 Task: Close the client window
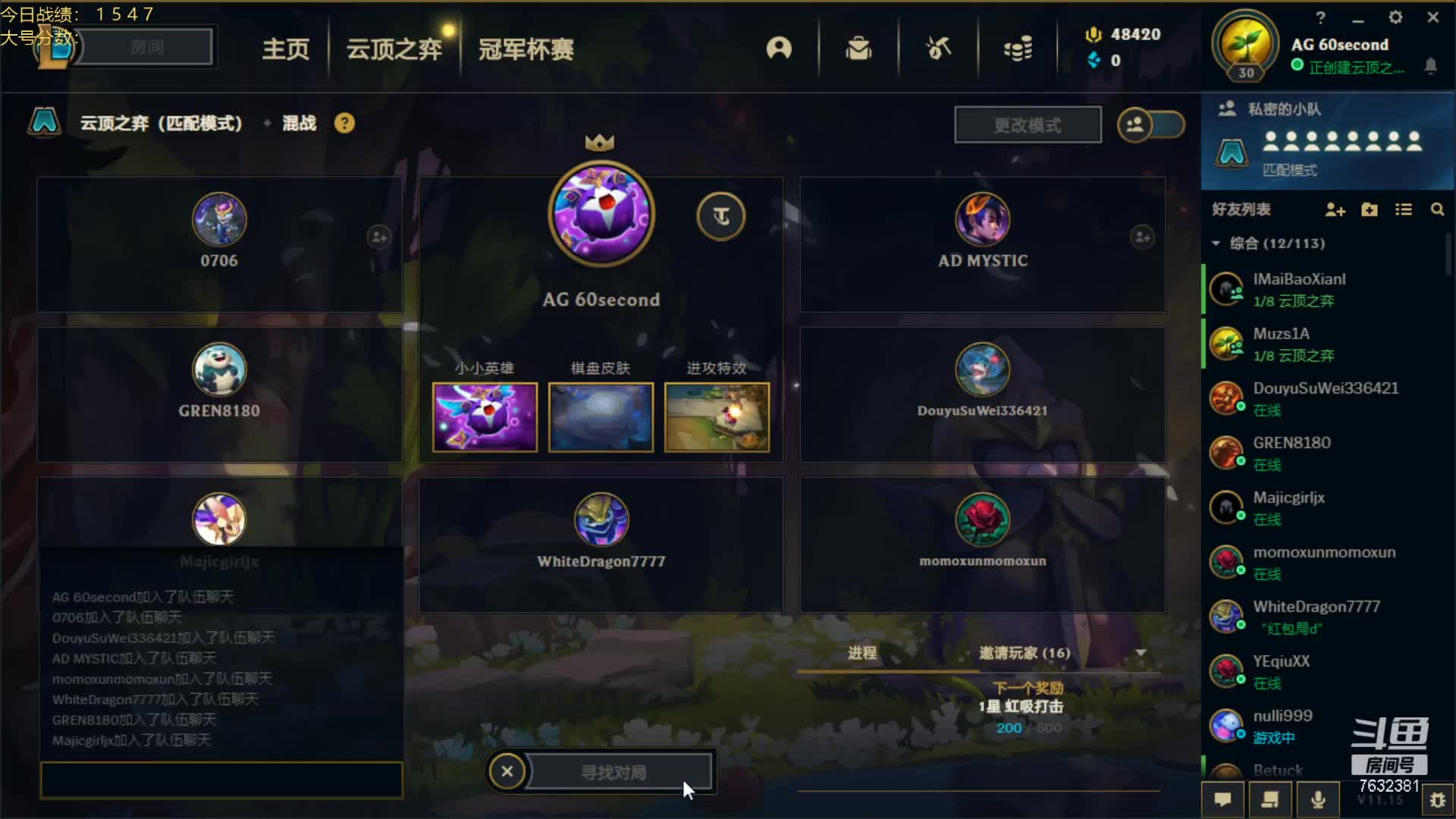tap(1432, 17)
